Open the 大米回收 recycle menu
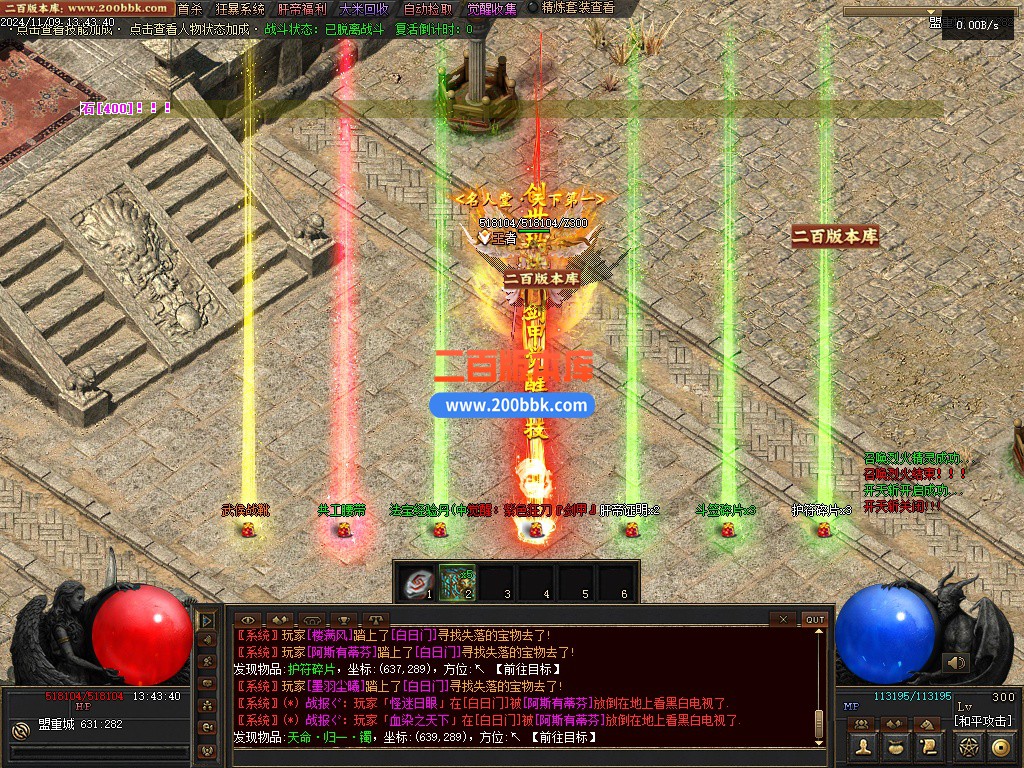 [x=364, y=9]
